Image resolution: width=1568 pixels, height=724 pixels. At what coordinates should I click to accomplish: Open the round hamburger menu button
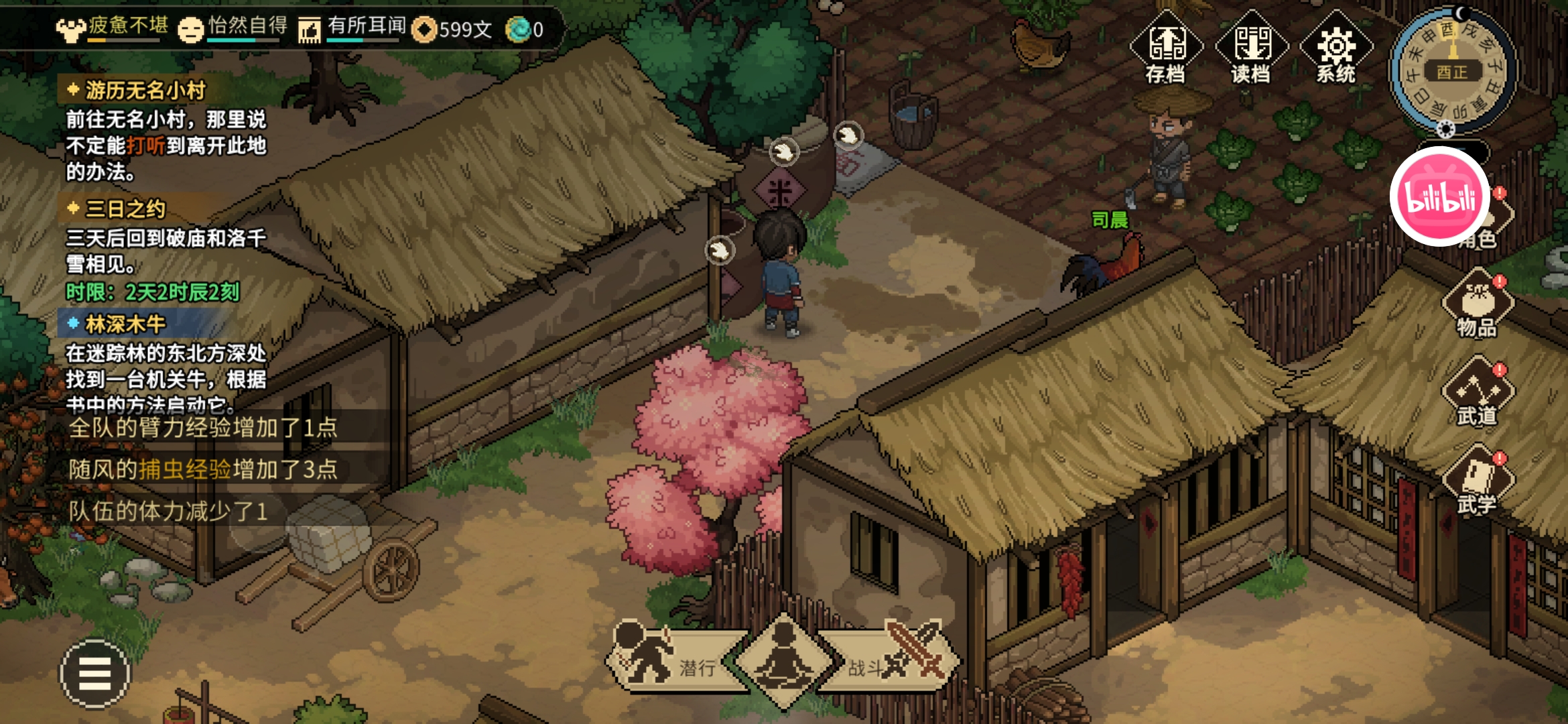95,673
